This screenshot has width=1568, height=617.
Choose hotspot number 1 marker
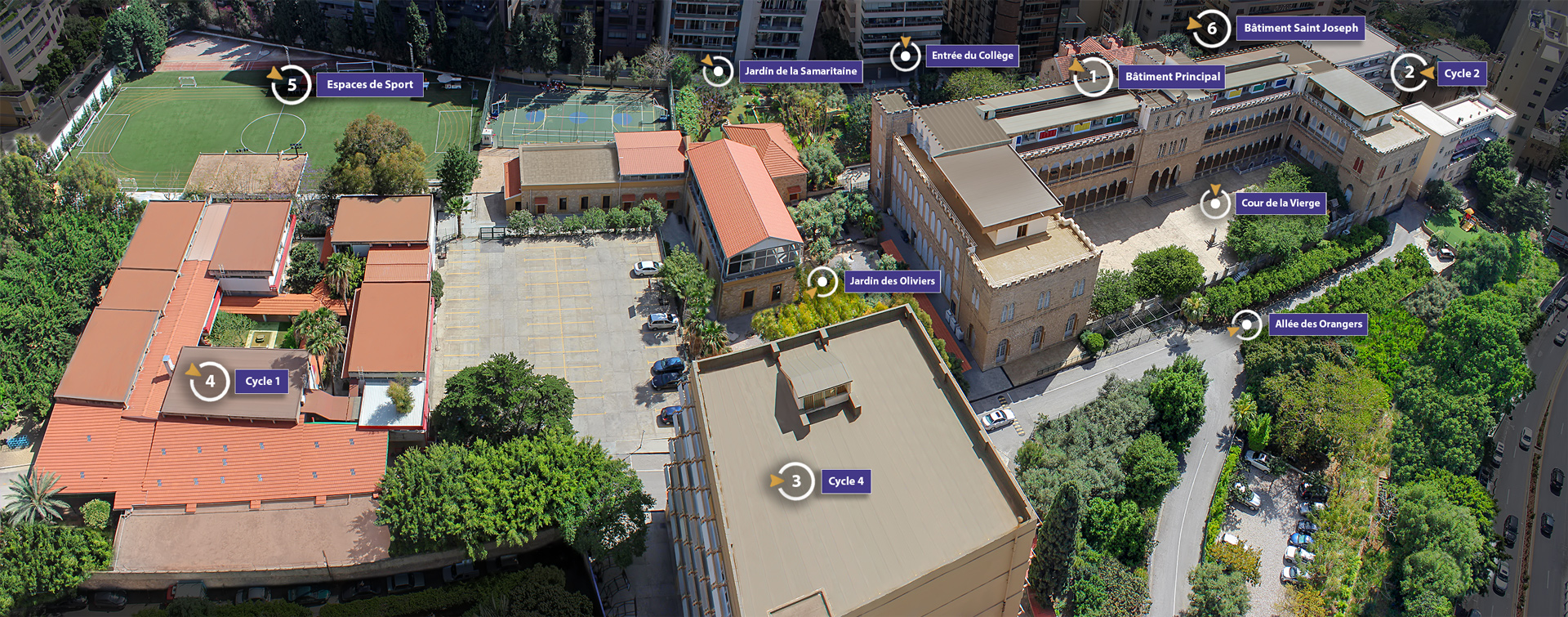[x=1093, y=77]
